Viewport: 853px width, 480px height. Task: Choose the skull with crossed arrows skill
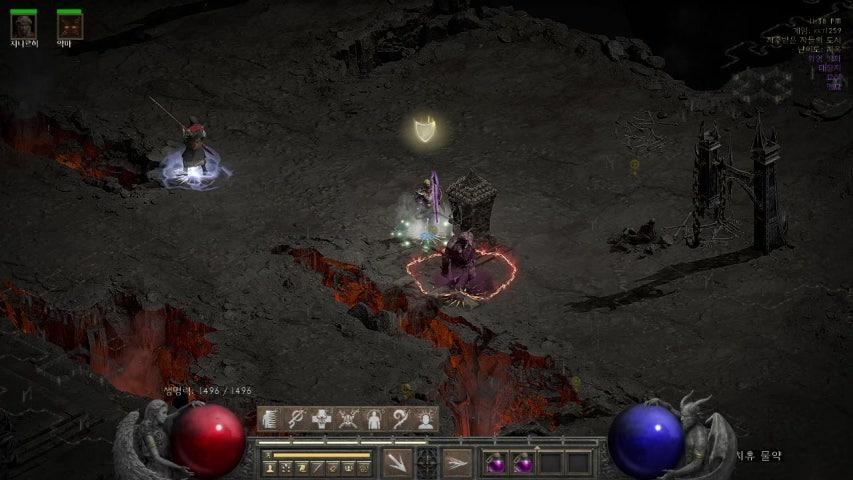tap(348, 420)
